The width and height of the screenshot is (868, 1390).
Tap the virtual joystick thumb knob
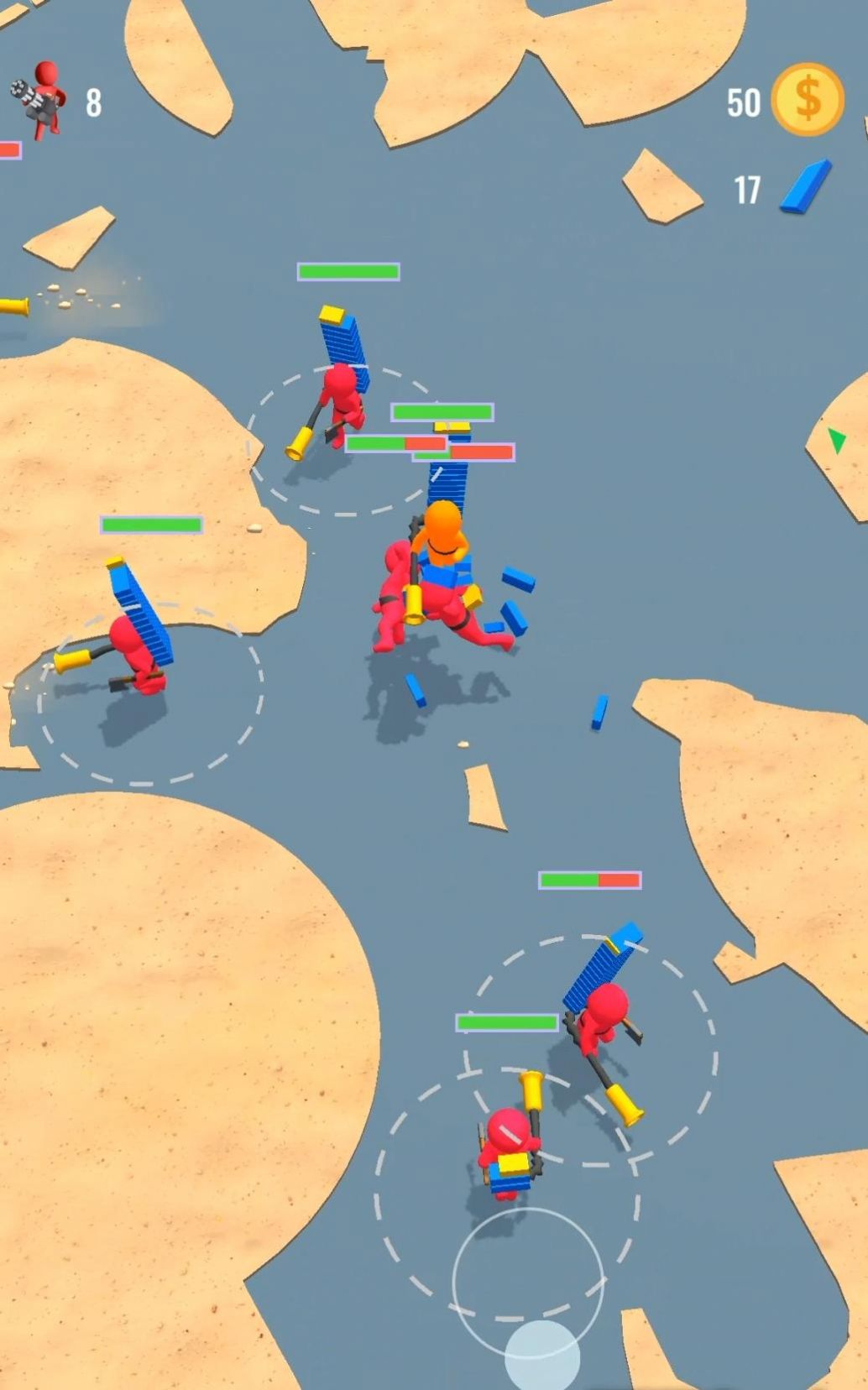(541, 1355)
